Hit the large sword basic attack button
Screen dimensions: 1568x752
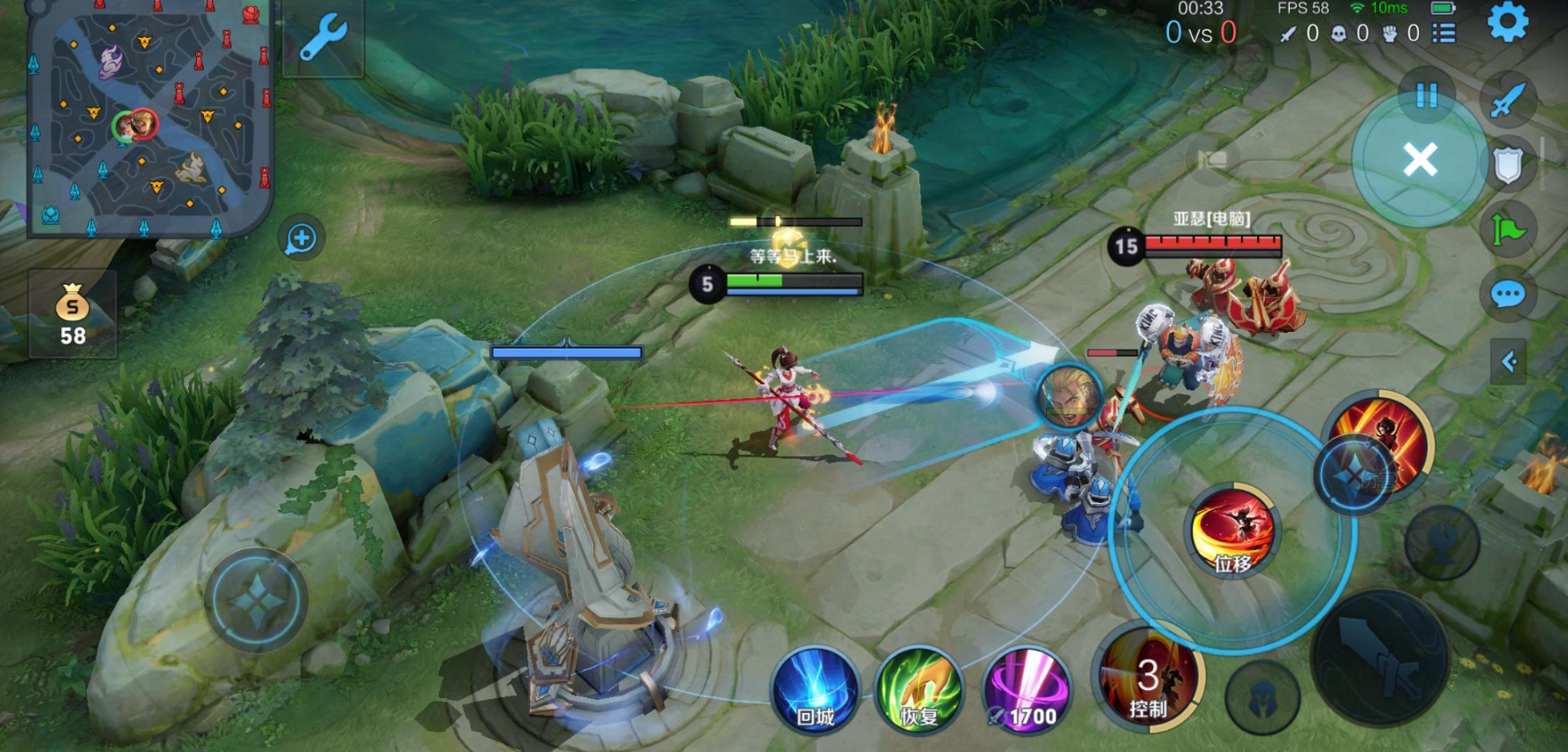(x=1379, y=658)
